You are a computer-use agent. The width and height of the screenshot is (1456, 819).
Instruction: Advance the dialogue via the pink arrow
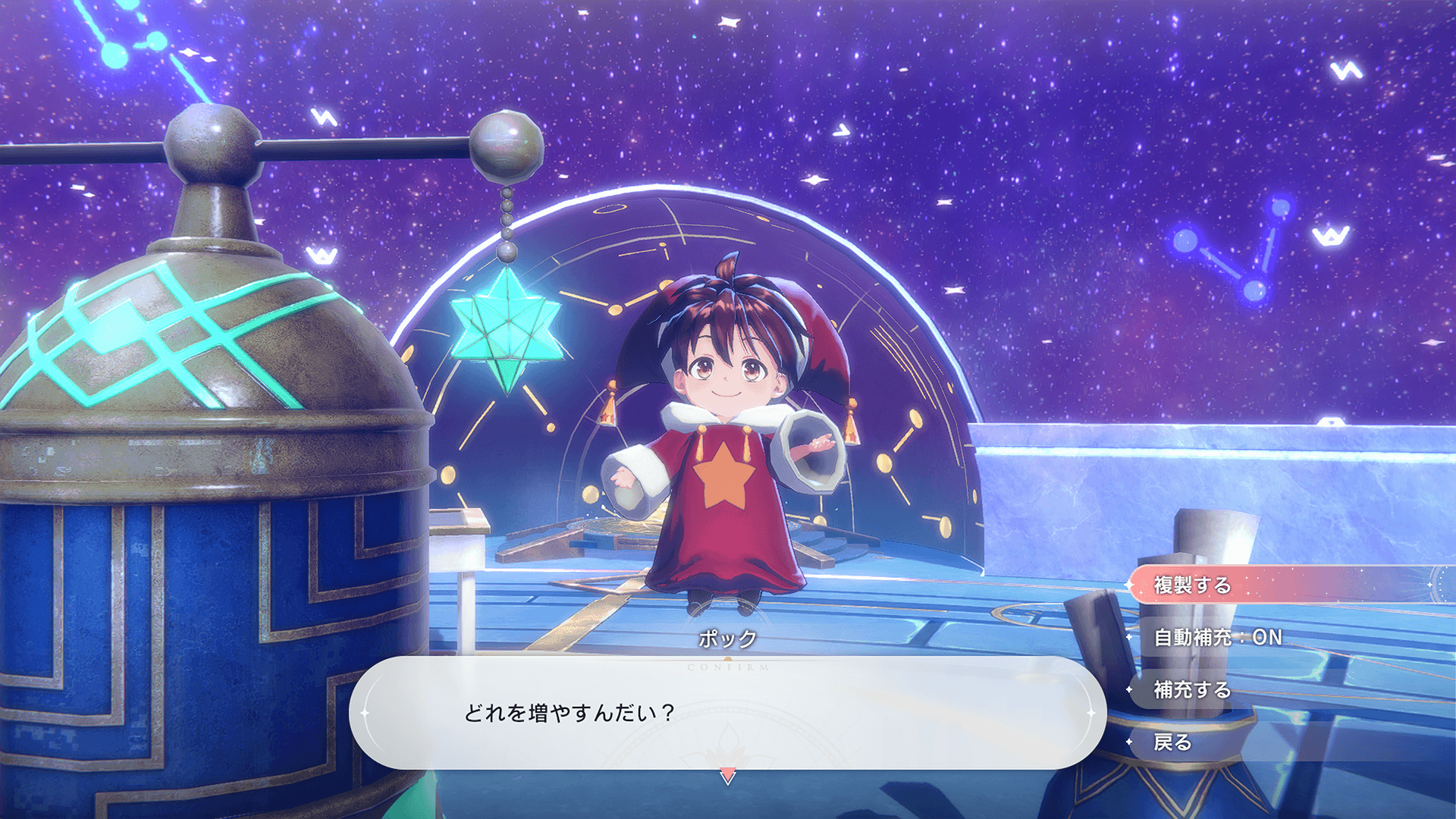727,776
